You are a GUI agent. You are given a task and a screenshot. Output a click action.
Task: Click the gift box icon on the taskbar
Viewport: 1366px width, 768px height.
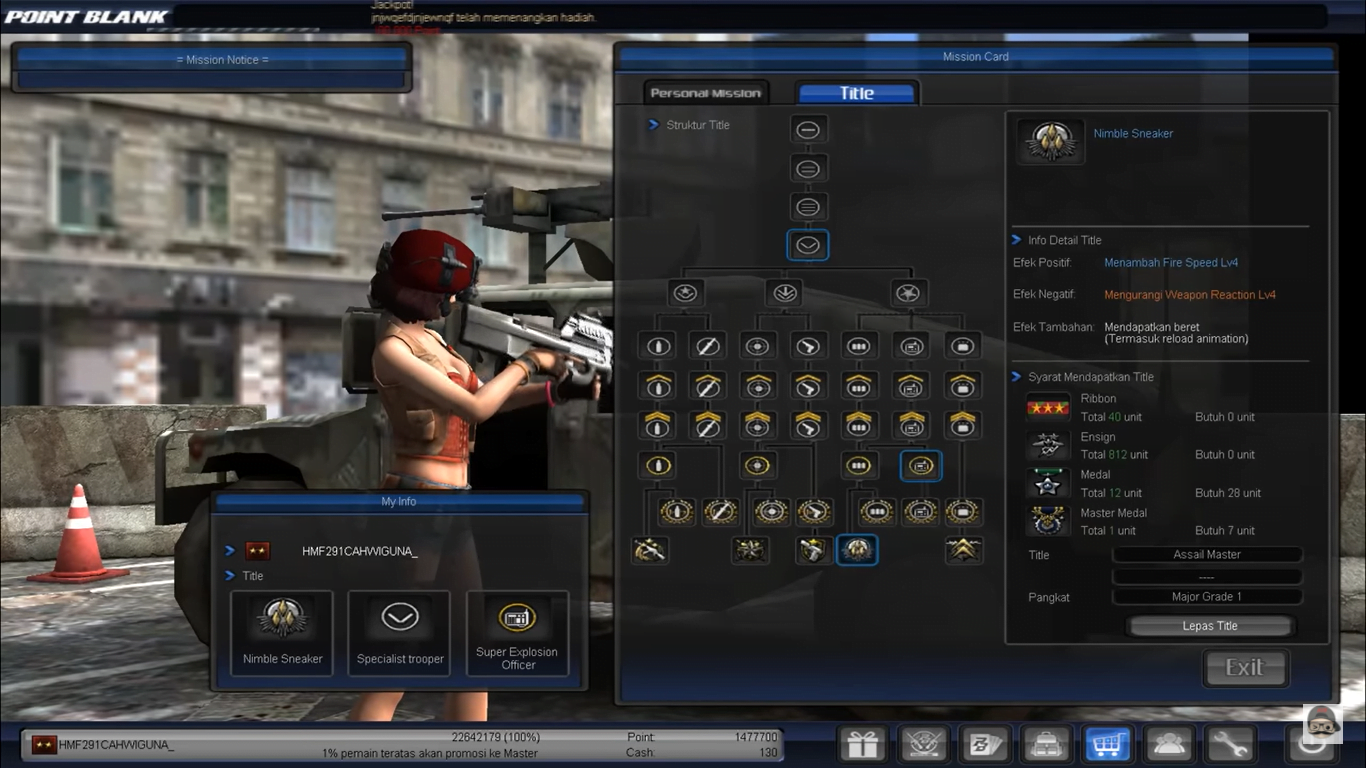862,744
